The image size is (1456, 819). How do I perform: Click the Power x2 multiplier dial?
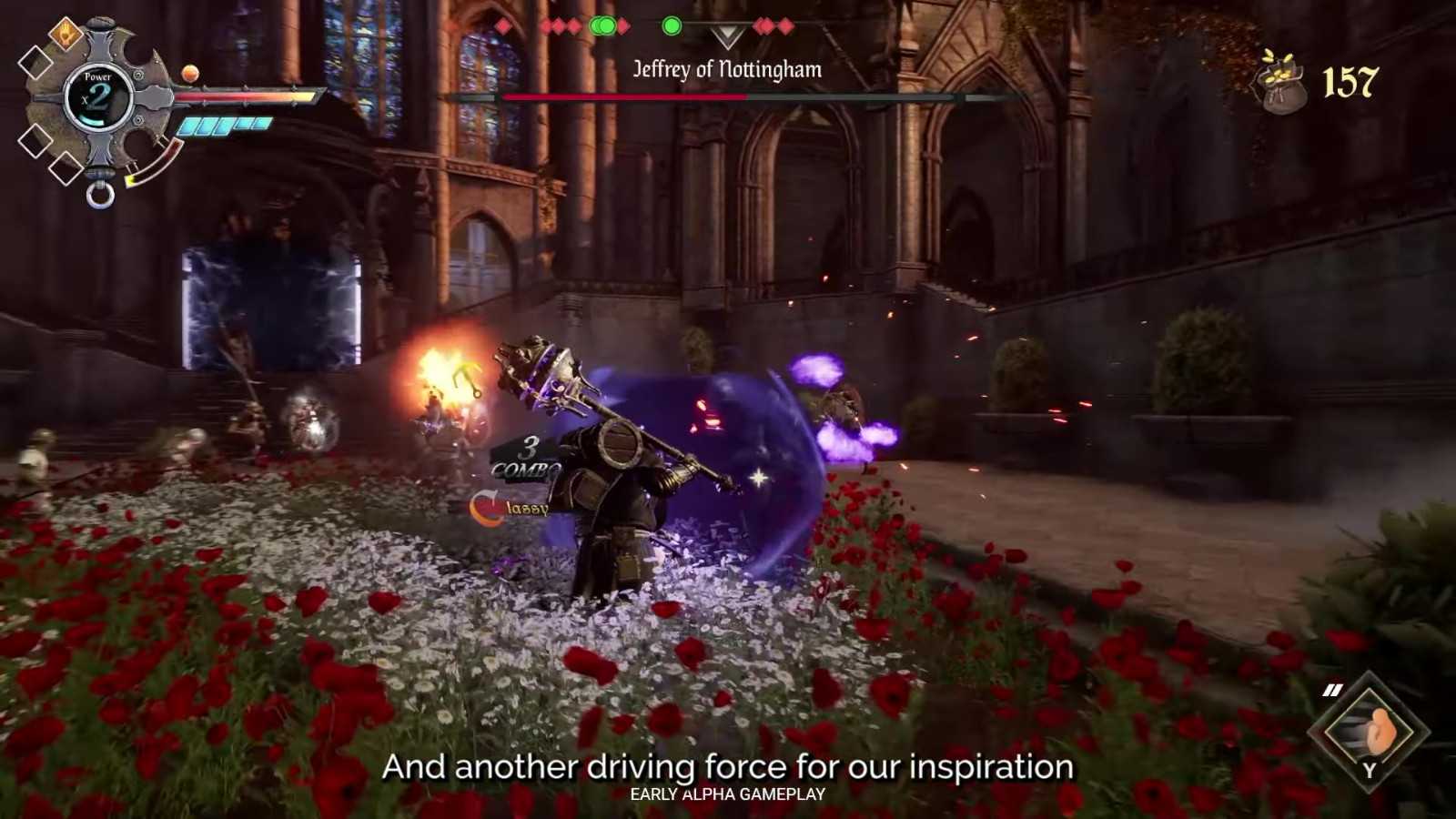[98, 97]
